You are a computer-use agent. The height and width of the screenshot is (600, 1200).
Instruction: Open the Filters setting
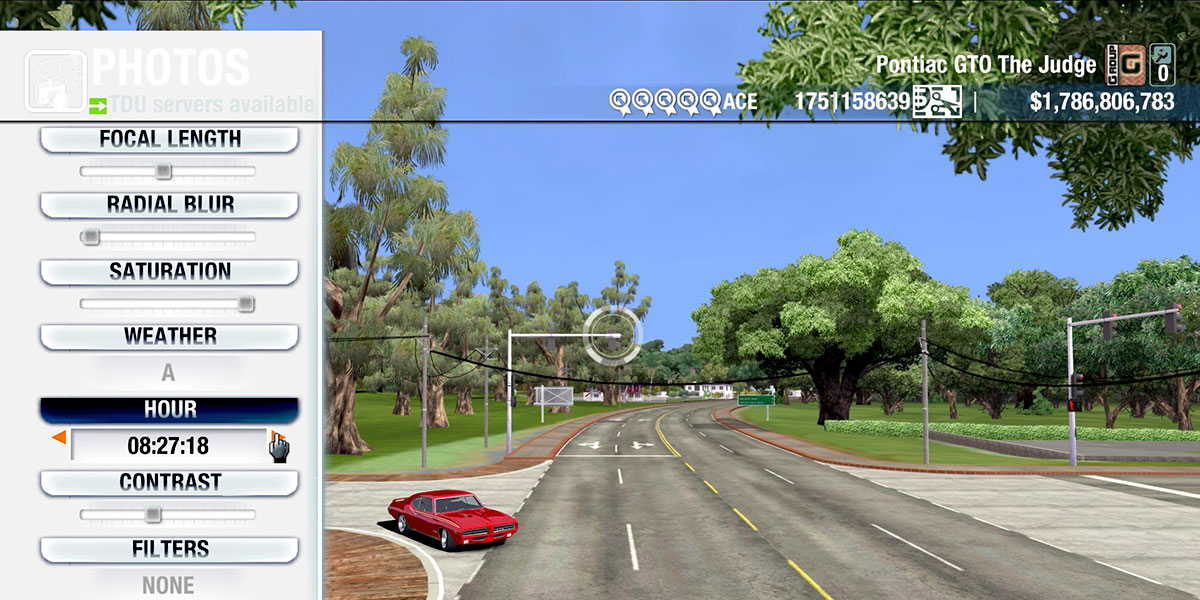click(x=169, y=549)
